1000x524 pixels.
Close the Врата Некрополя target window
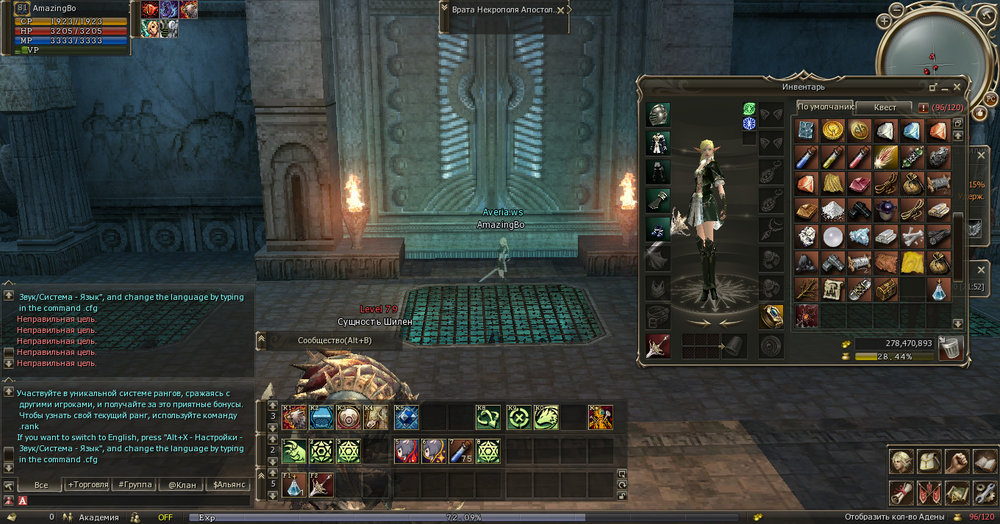coord(563,9)
